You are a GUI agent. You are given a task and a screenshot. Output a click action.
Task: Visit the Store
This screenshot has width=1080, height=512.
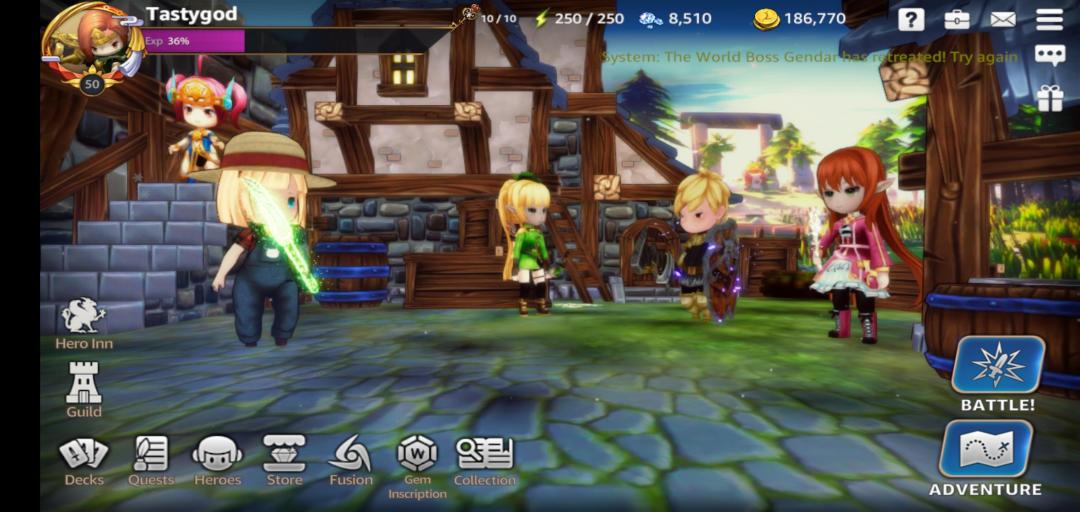[x=284, y=458]
